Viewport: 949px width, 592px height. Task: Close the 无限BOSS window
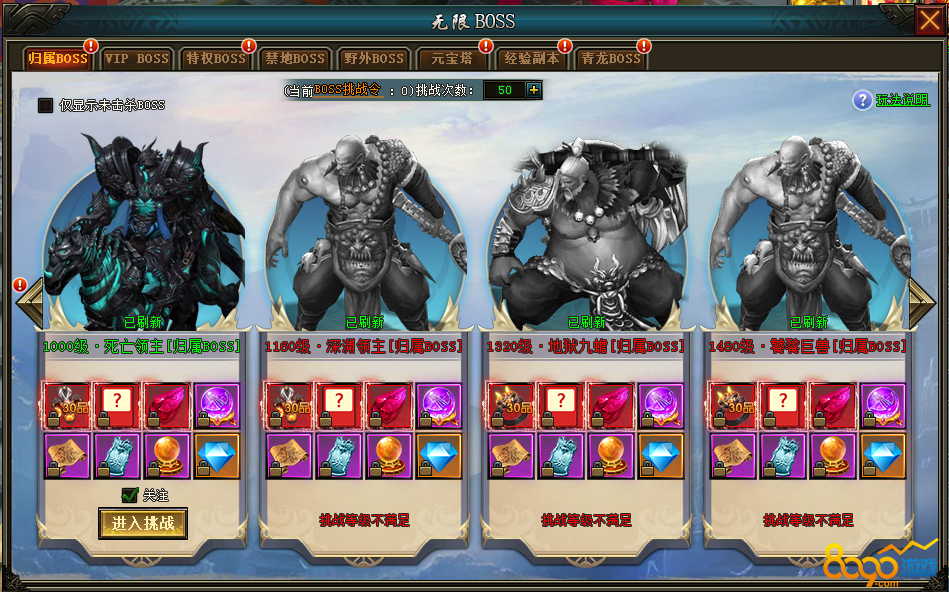(x=927, y=20)
